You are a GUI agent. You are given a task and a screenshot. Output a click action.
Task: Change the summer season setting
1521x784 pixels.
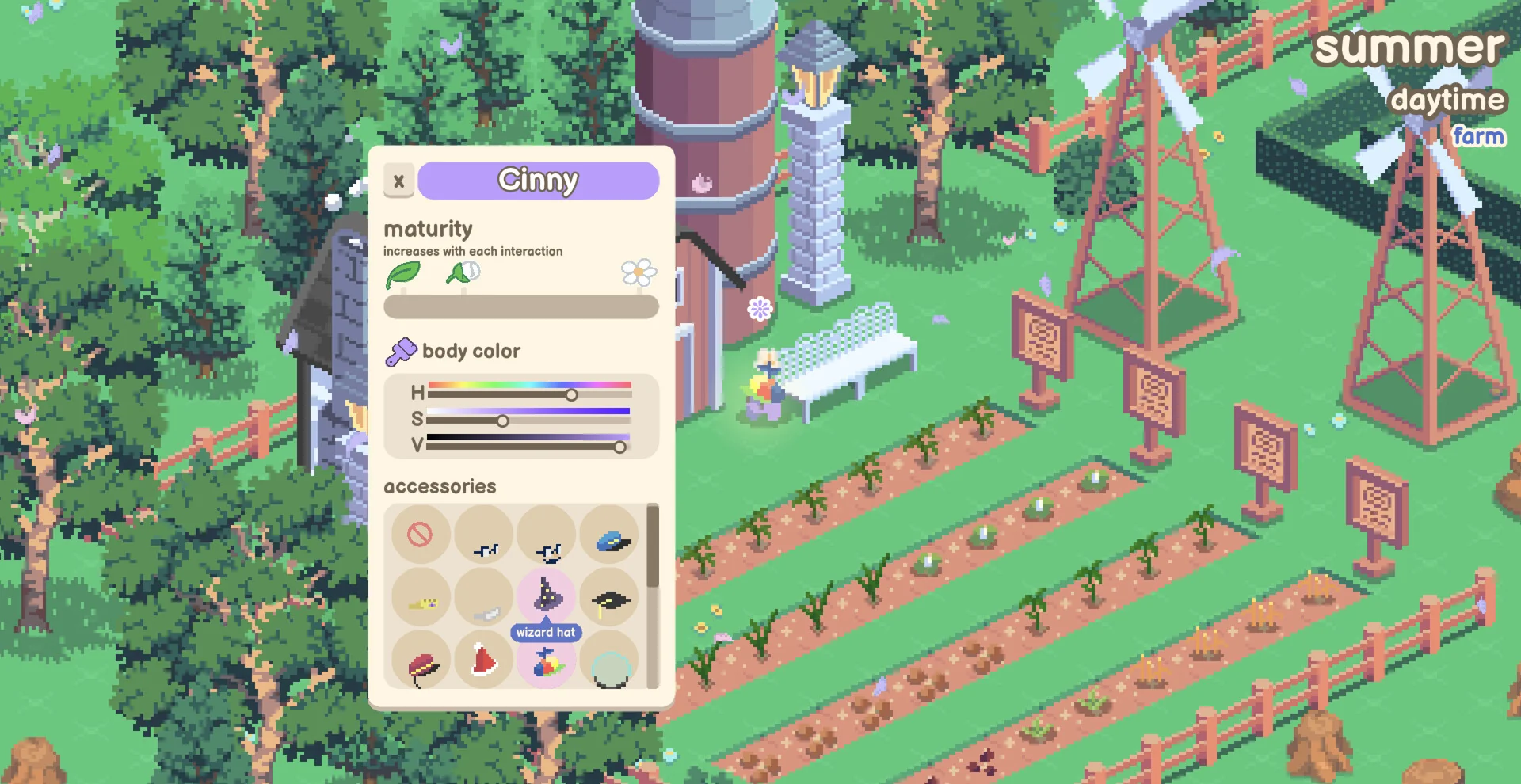(1409, 48)
